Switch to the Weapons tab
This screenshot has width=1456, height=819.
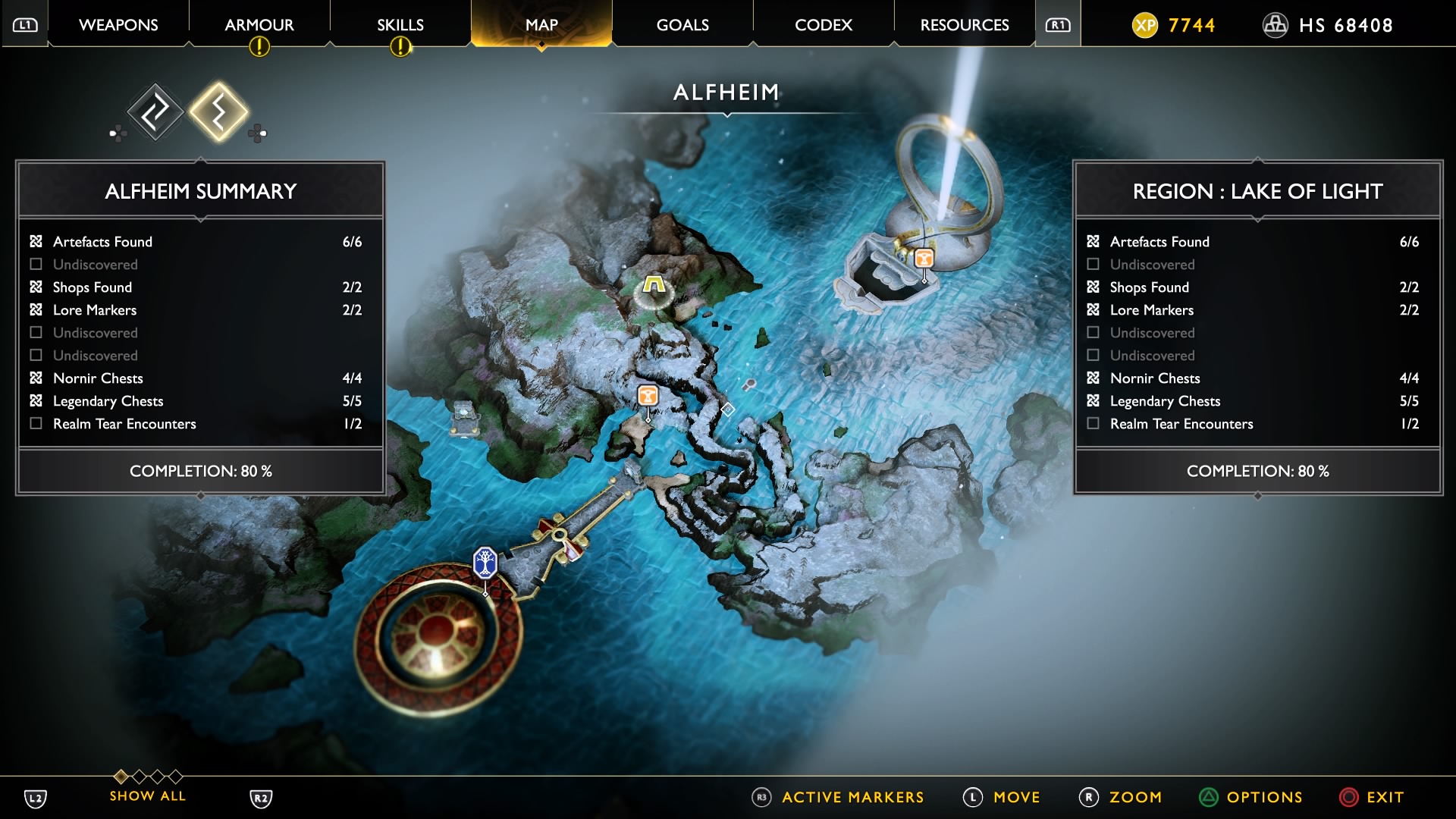pyautogui.click(x=118, y=25)
